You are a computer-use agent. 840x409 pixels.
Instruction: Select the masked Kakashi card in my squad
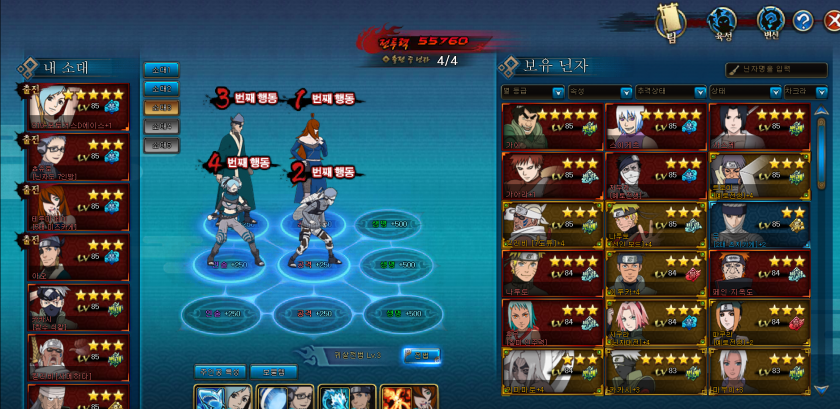79,308
